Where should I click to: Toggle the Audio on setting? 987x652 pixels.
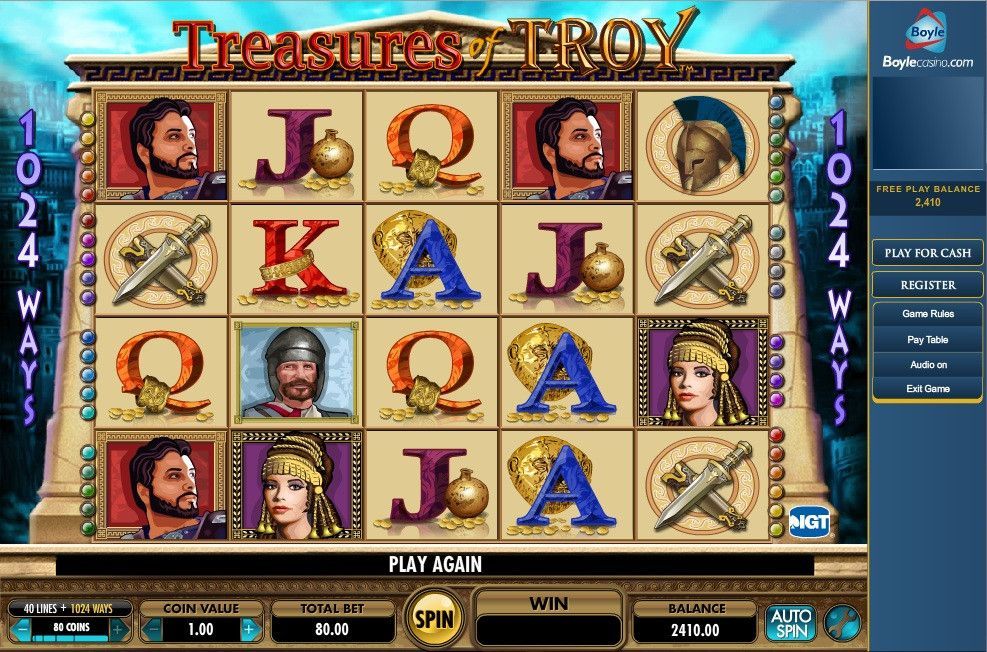click(927, 365)
